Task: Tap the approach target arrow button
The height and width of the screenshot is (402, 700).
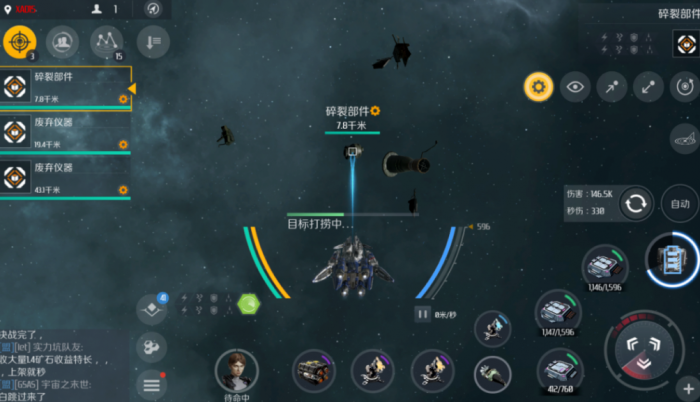Action: [611, 87]
